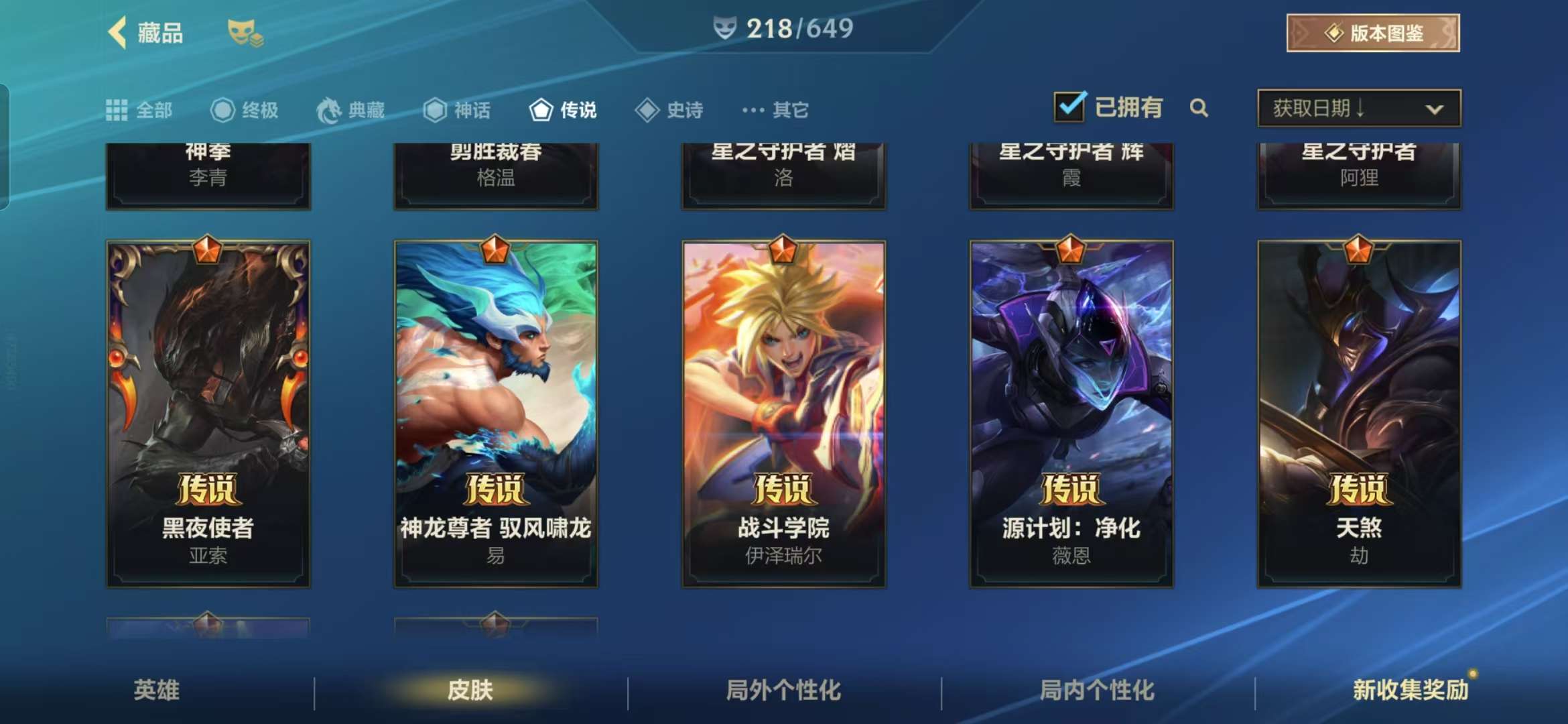The width and height of the screenshot is (1568, 724).
Task: Select the 传说 rarity filter
Action: coord(563,110)
